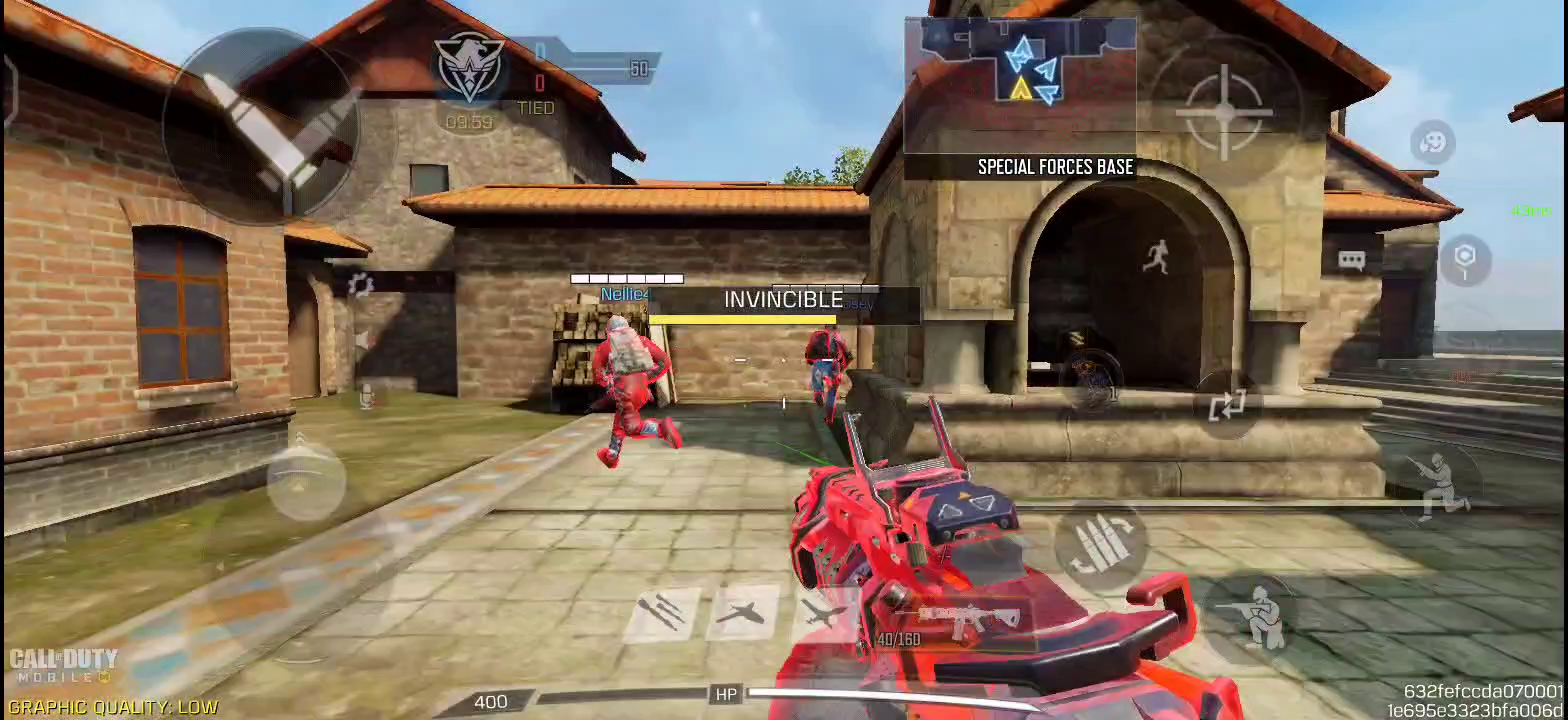Screen dimensions: 1568x720
Task: Tap the HP health bar
Action: point(727,694)
